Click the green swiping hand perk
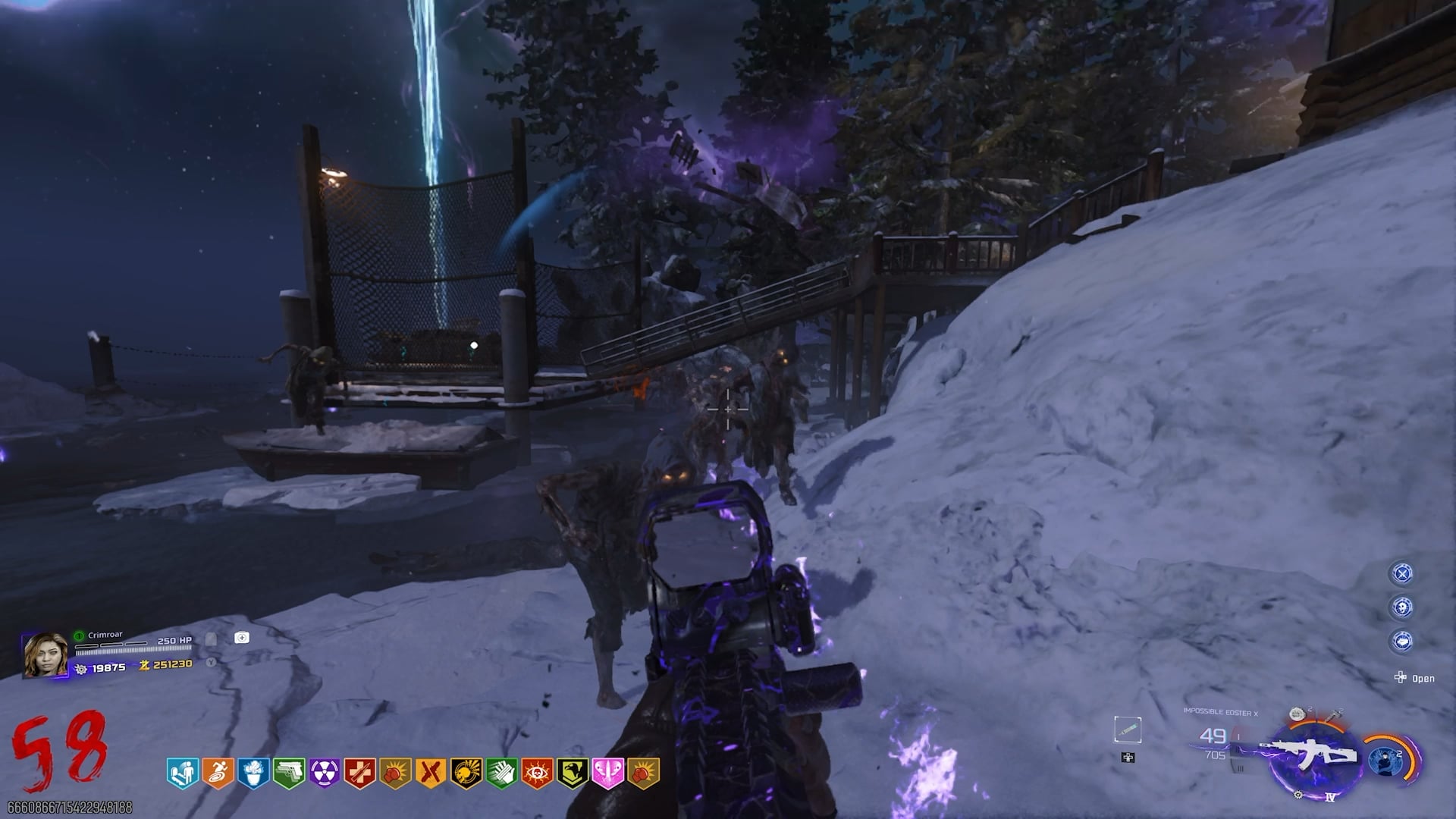Image resolution: width=1456 pixels, height=819 pixels. 501,773
